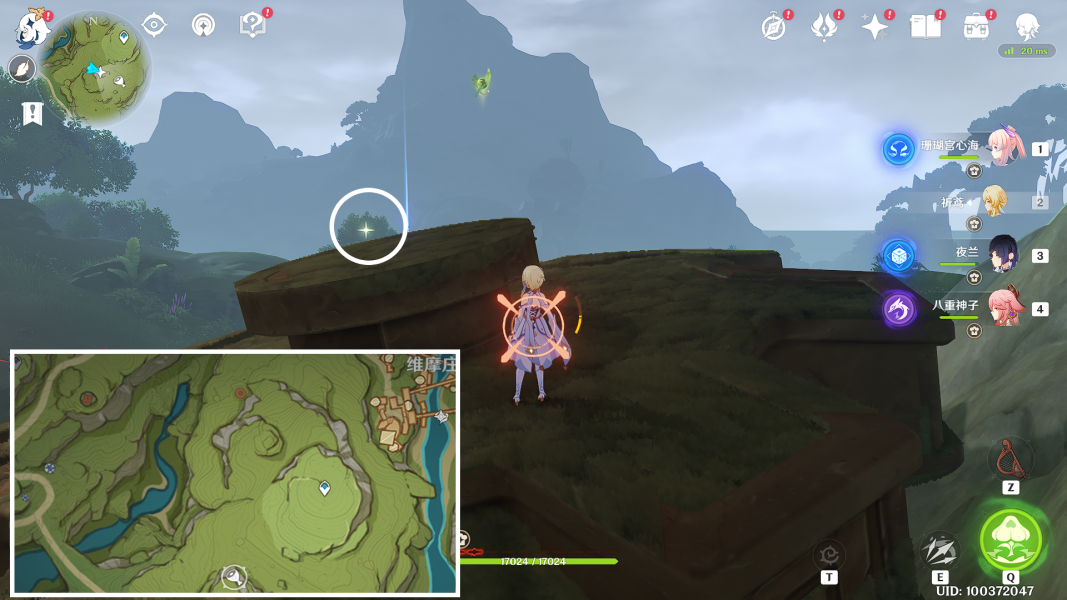The height and width of the screenshot is (600, 1067).
Task: Open the quest log feather icon
Action: [21, 69]
